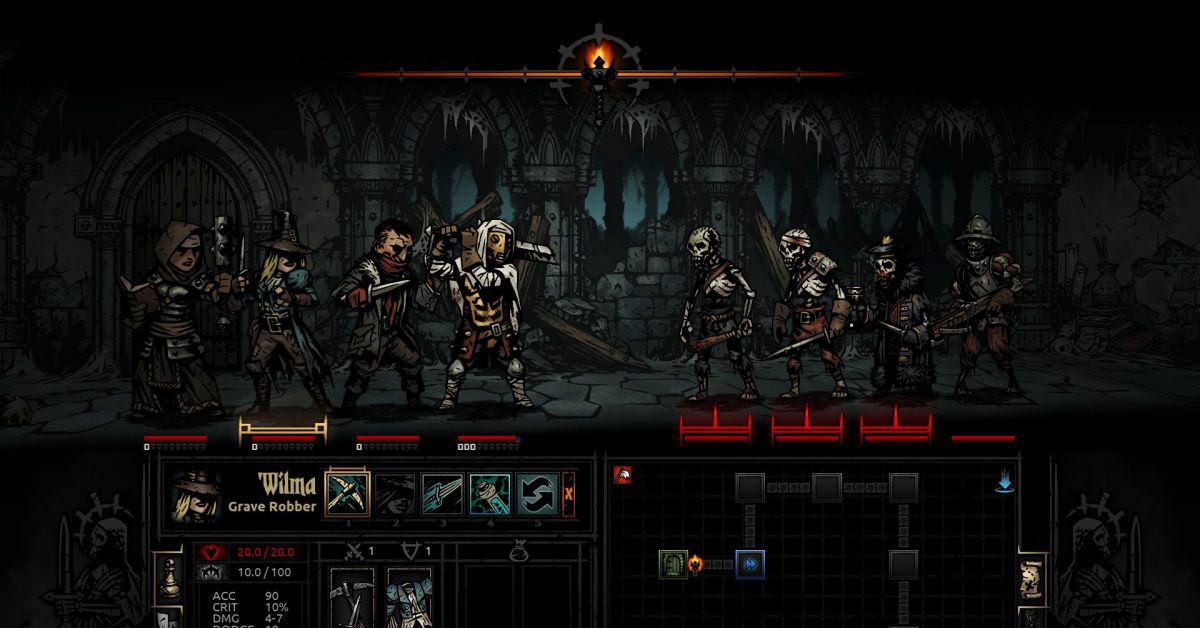Select the Pick to the Face skill
The image size is (1200, 628).
click(348, 493)
